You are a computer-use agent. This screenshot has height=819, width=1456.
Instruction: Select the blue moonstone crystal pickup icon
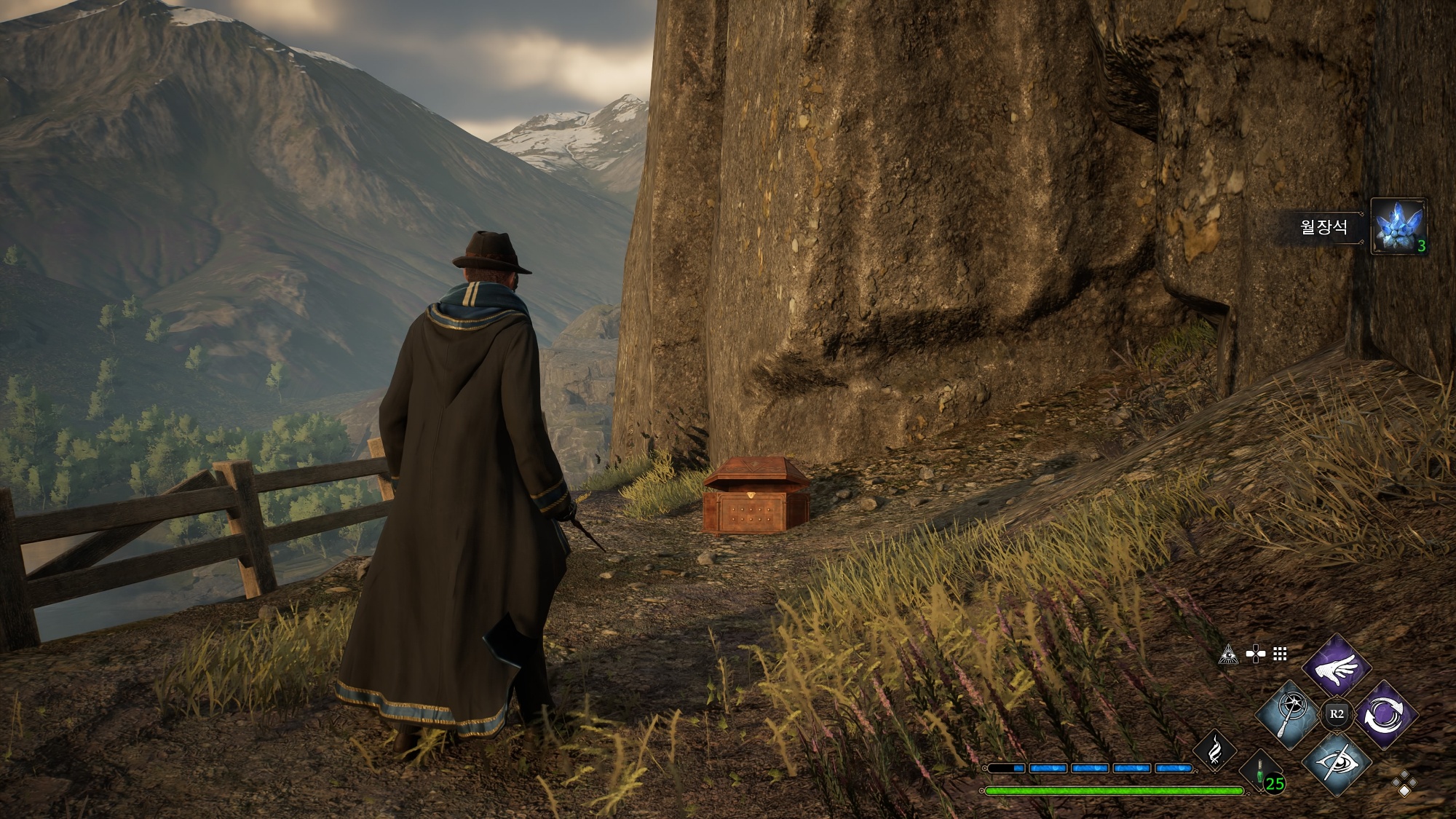[x=1397, y=226]
